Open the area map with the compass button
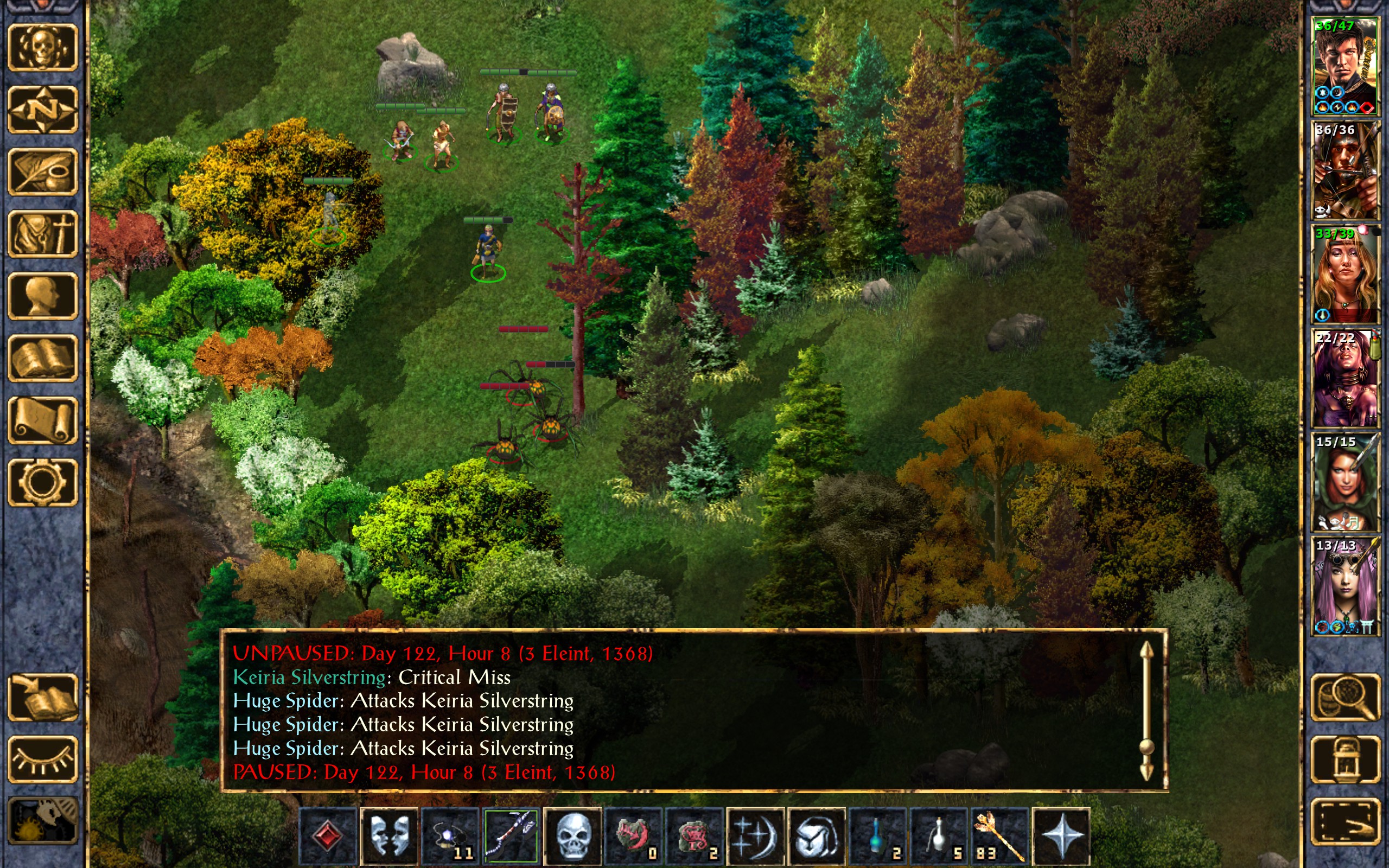 coord(42,109)
